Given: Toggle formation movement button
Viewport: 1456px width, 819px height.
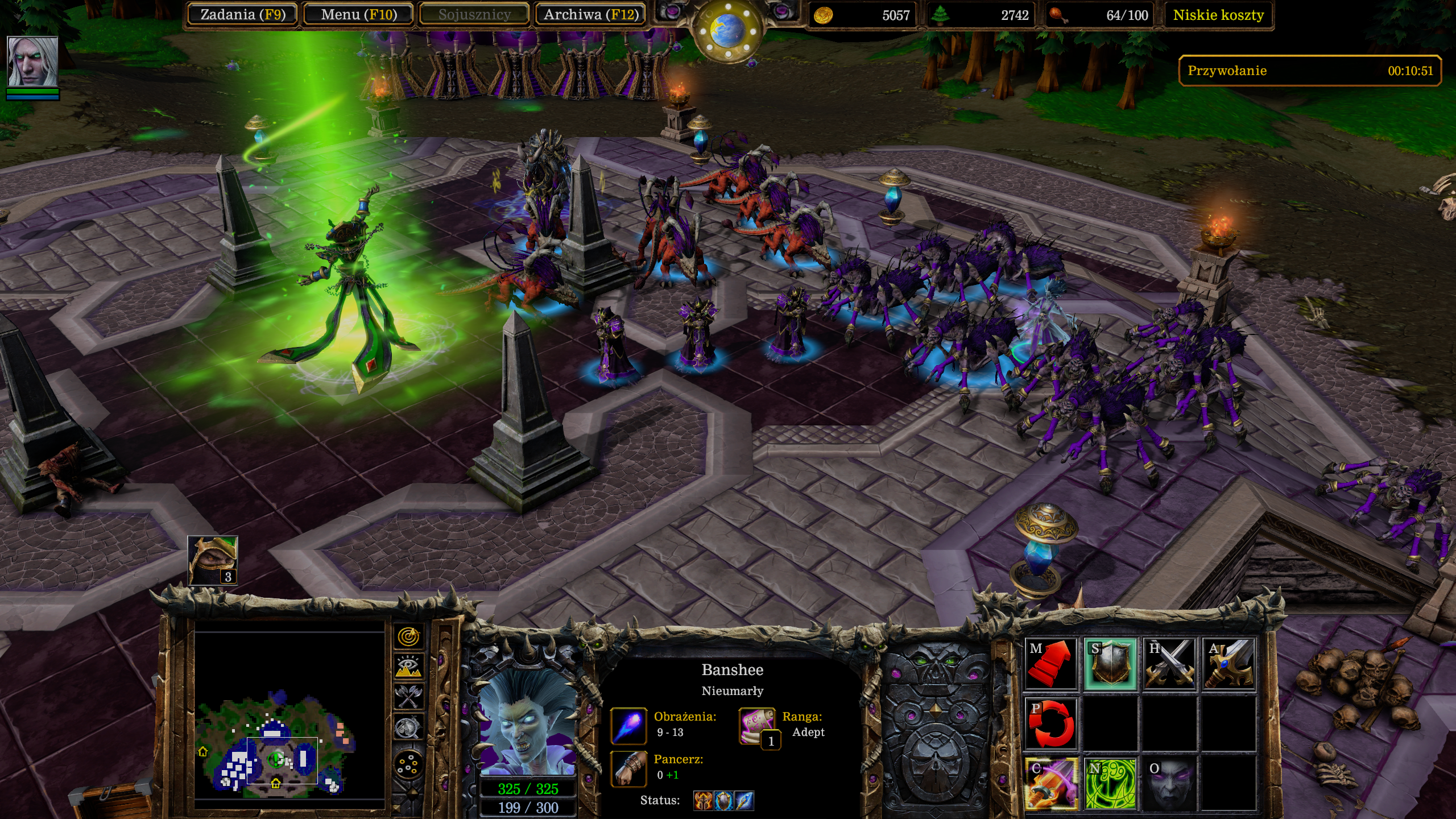Looking at the screenshot, I should (x=408, y=766).
